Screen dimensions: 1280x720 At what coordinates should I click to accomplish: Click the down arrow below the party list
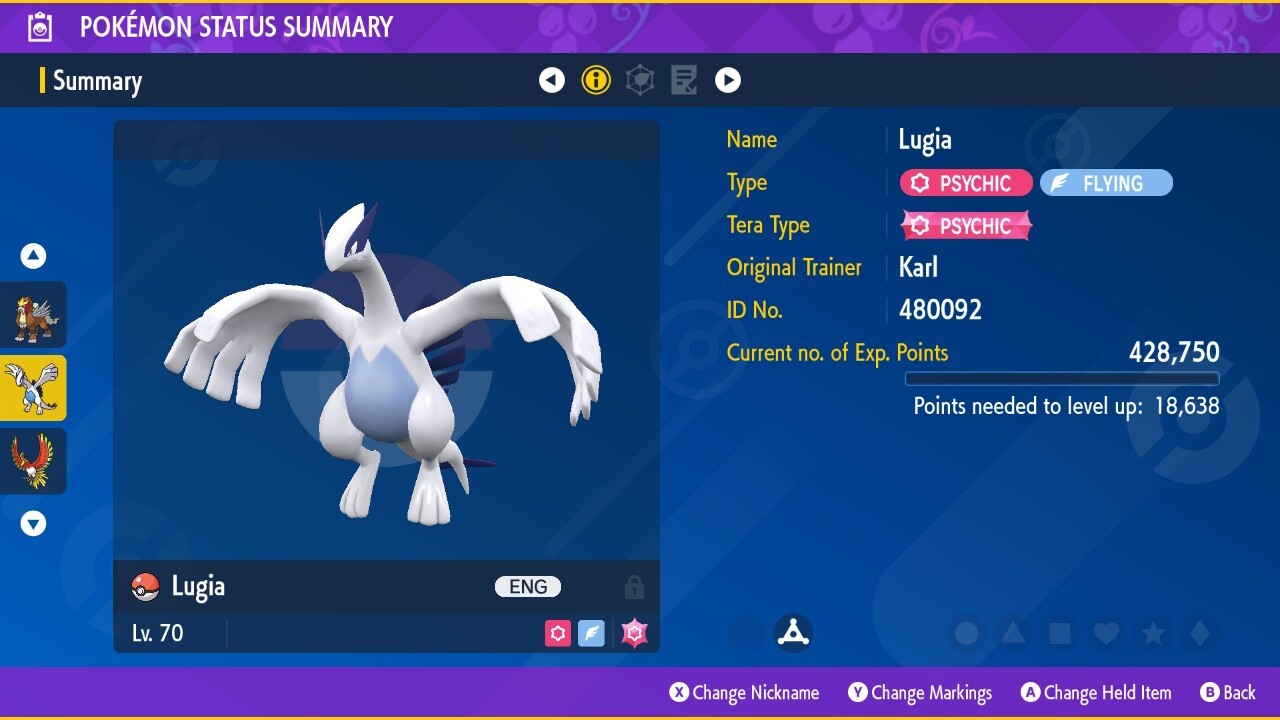[33, 522]
